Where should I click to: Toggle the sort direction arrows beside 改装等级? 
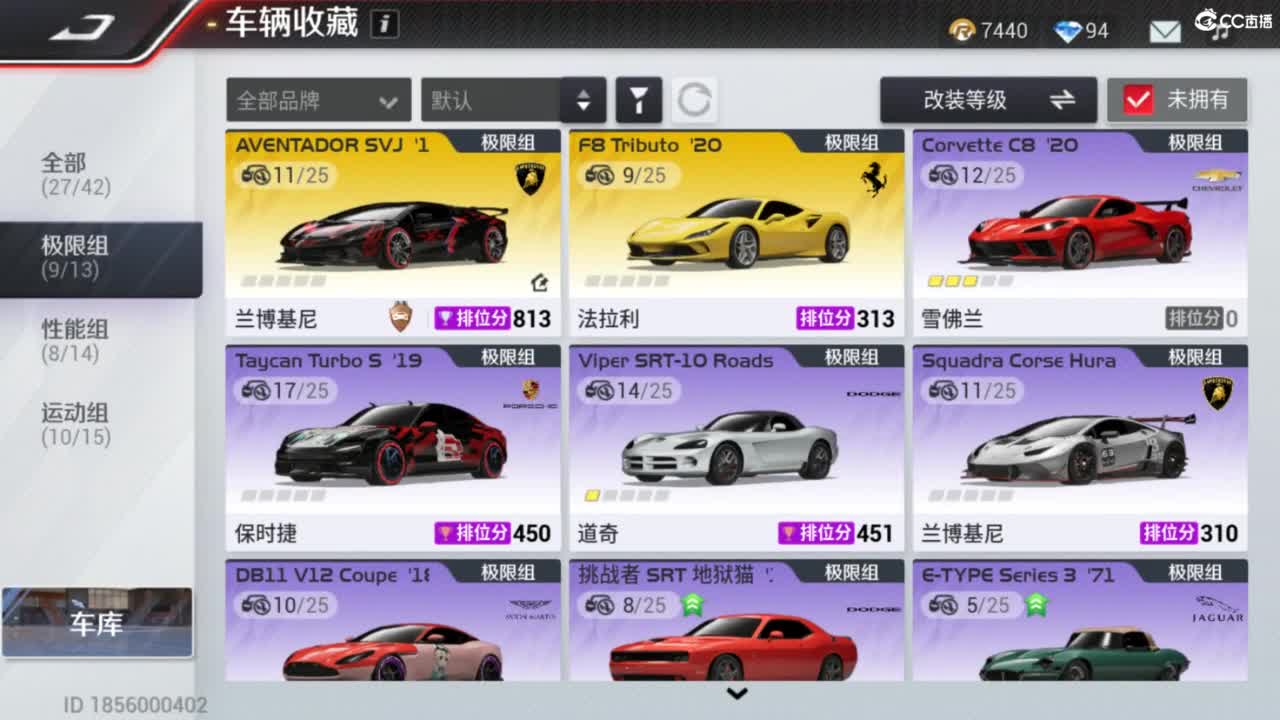click(x=1063, y=100)
